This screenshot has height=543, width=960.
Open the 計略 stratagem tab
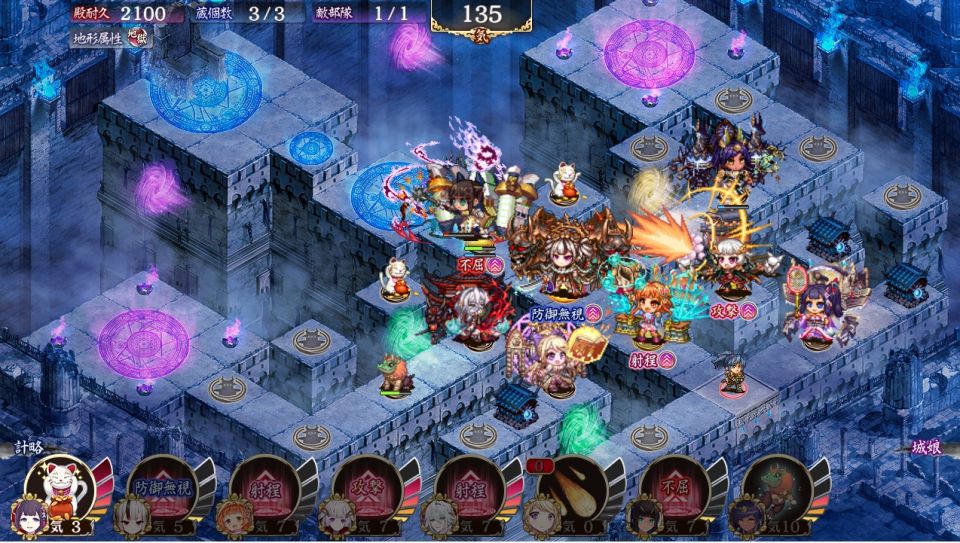pyautogui.click(x=28, y=449)
